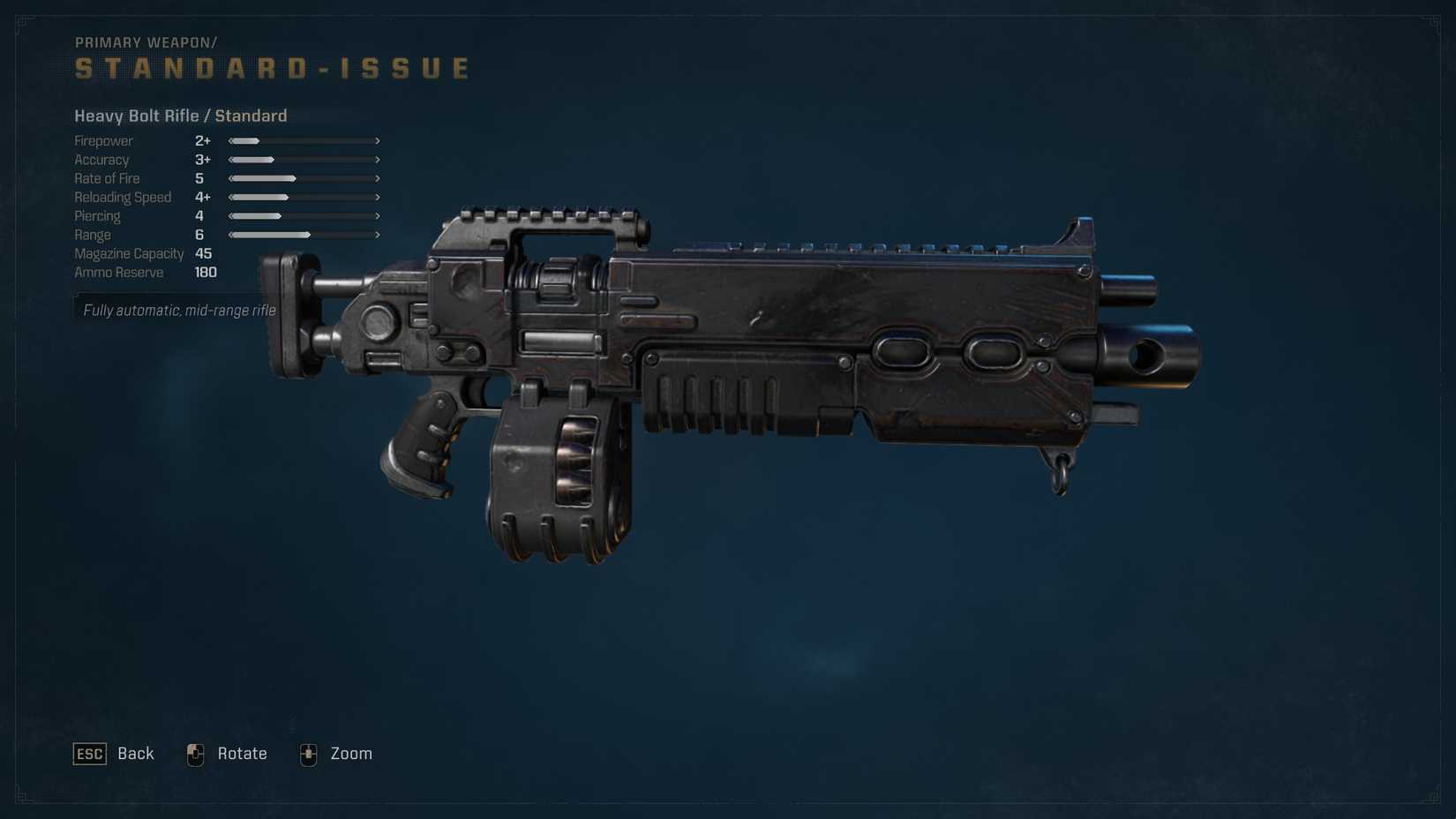Click the Reloading Speed stat bar
Viewport: 1456px width, 819px height.
(x=304, y=197)
